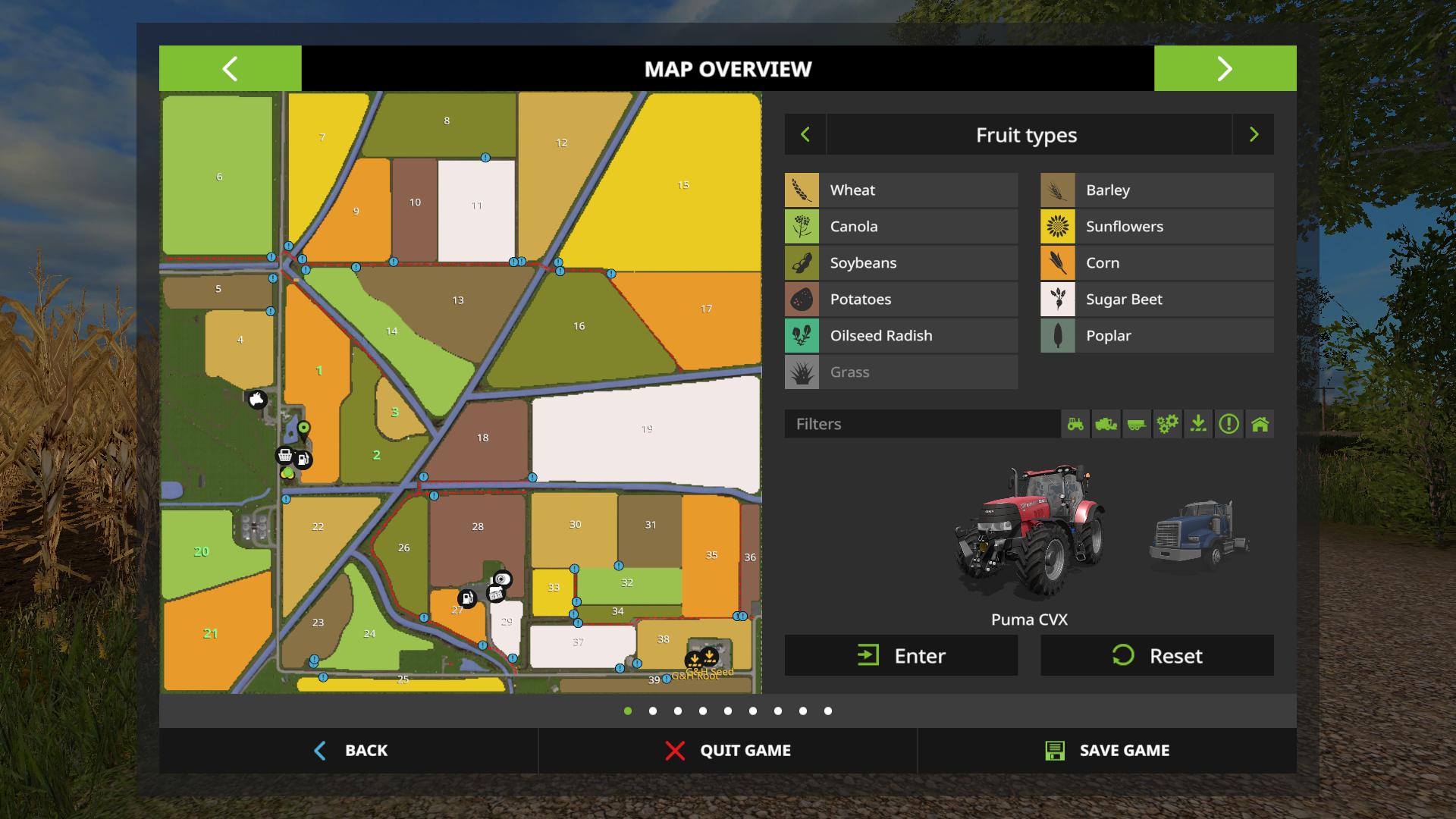Toggle Potatoes fruit type
The width and height of the screenshot is (1456, 819).
point(901,300)
